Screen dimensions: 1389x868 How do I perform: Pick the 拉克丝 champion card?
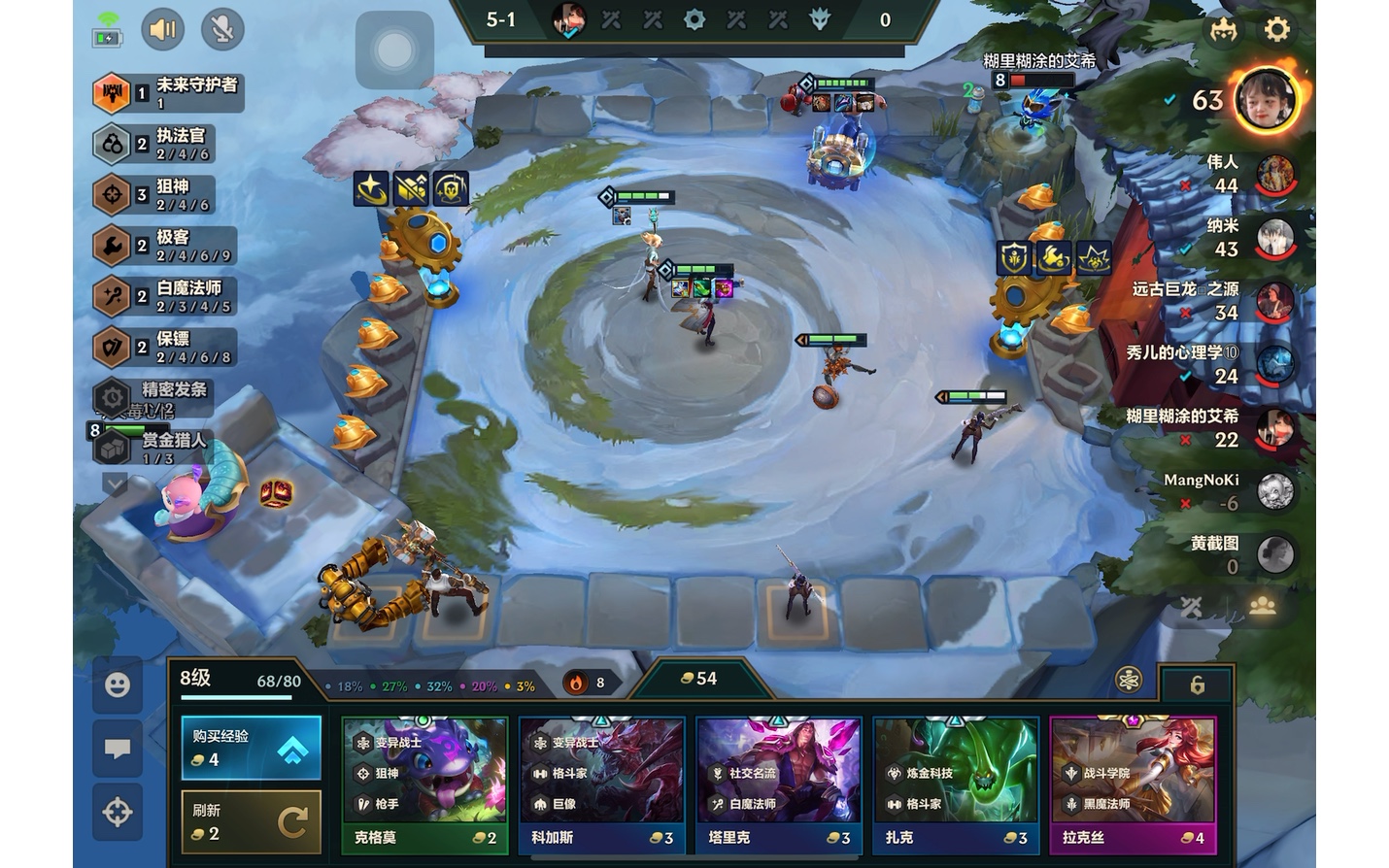(x=1133, y=785)
